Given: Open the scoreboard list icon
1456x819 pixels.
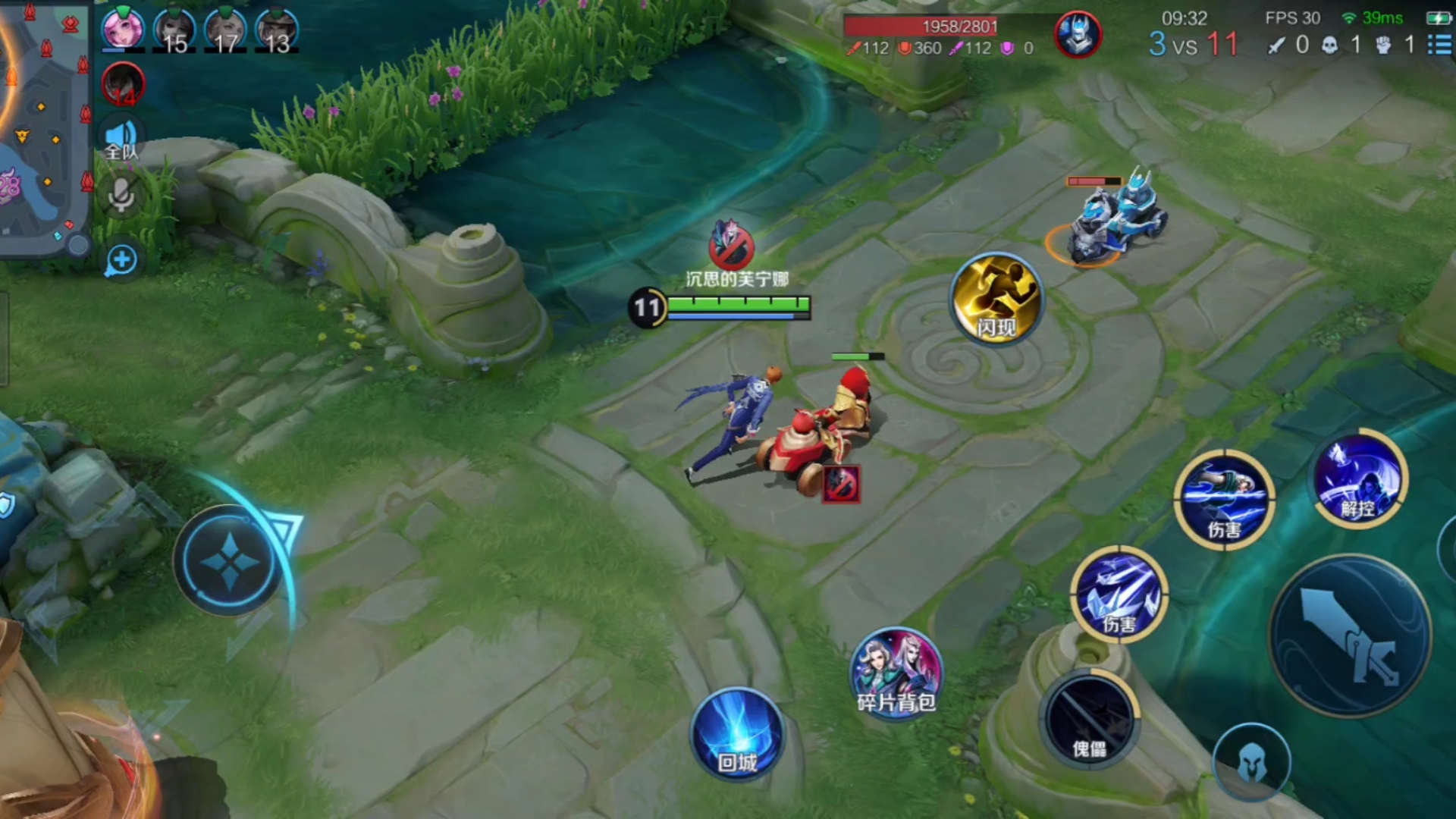Looking at the screenshot, I should [1439, 45].
